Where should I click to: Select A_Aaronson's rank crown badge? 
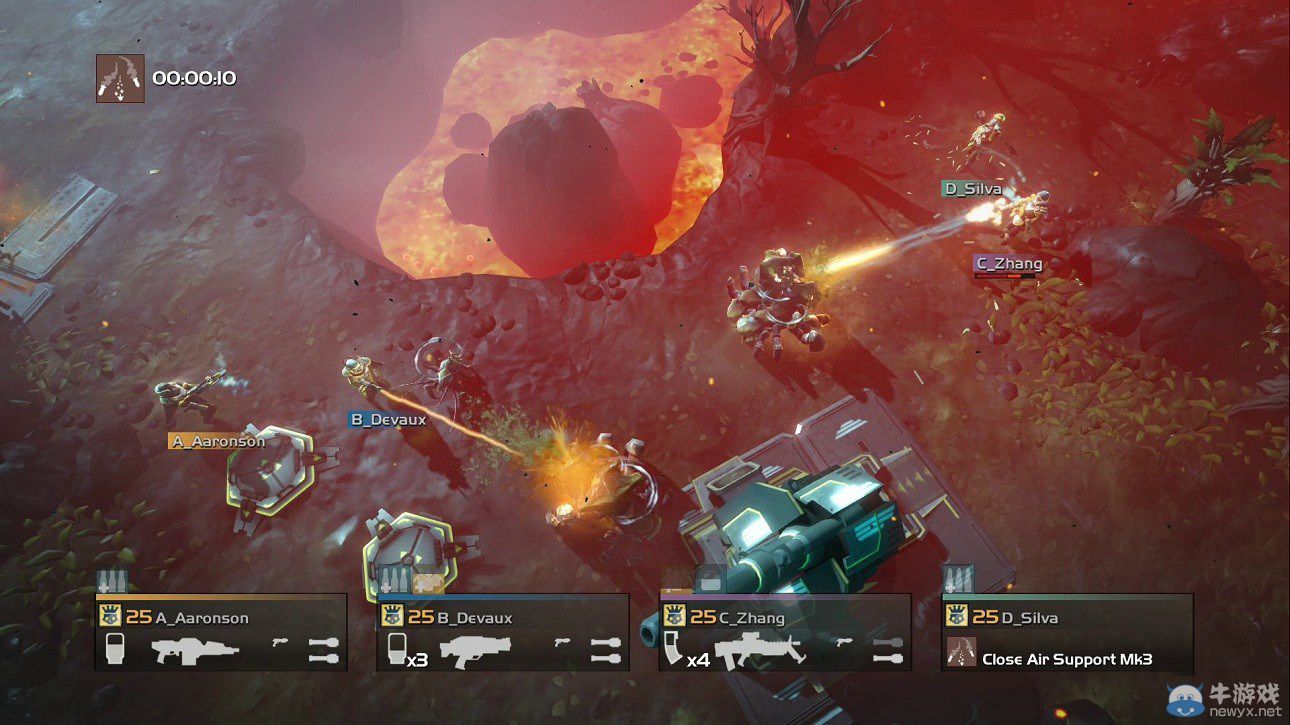click(x=111, y=616)
